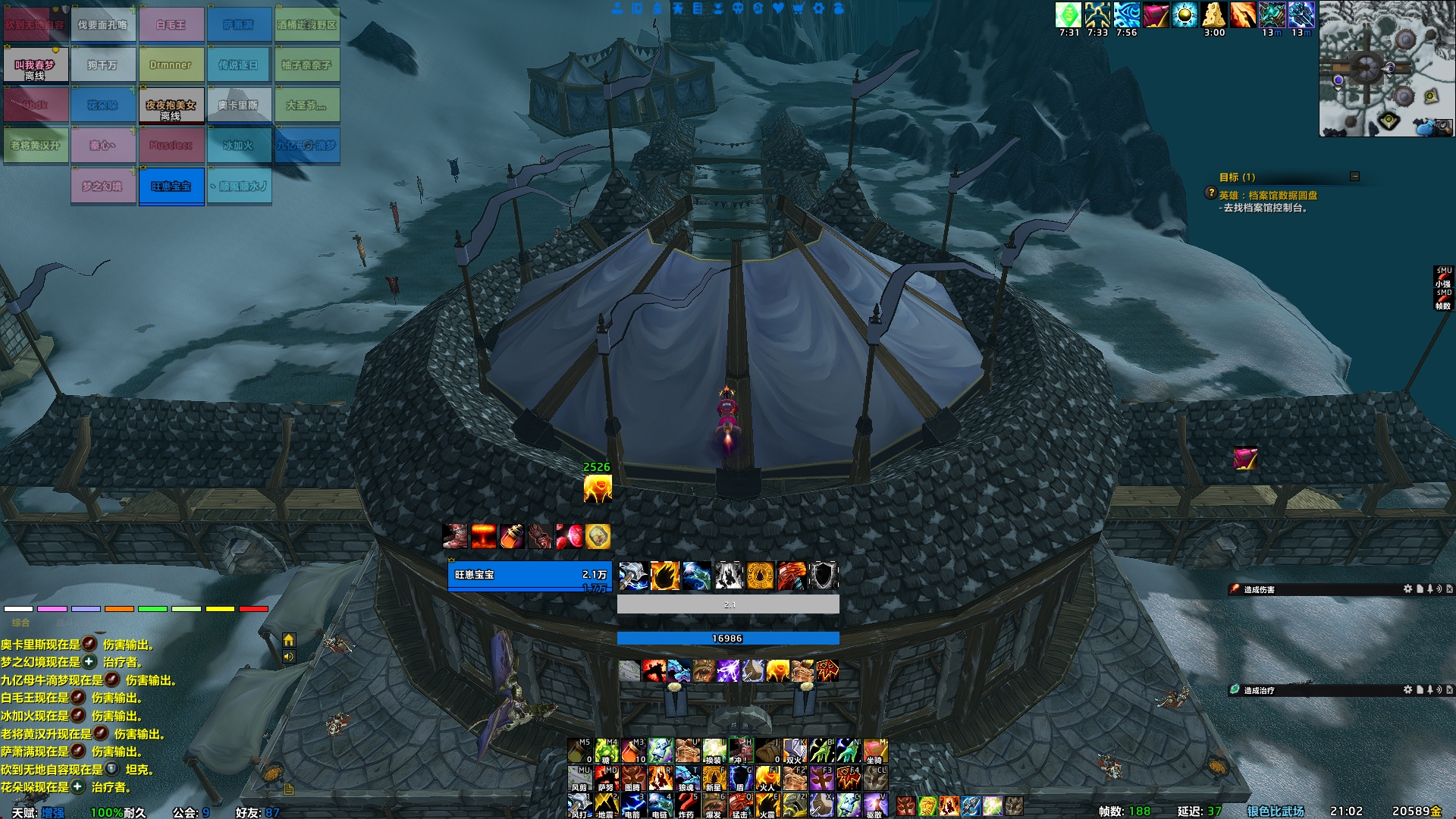
Task: Target raid member Drmnner
Action: point(171,65)
